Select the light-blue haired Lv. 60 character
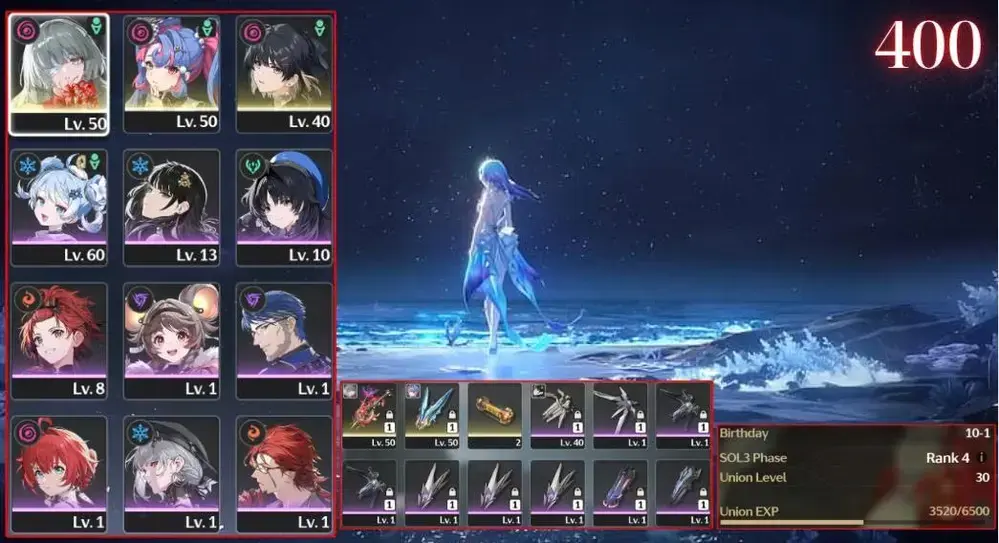Image resolution: width=999 pixels, height=543 pixels. tap(59, 207)
